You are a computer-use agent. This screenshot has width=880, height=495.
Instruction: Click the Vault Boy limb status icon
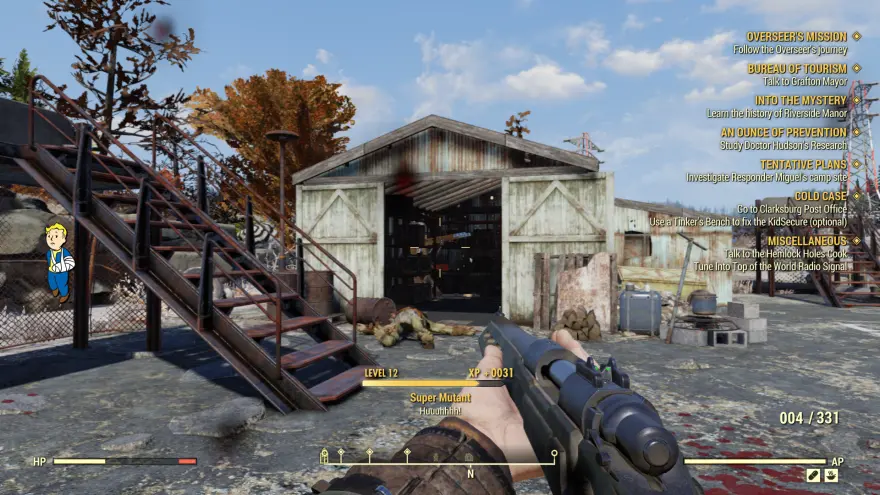point(58,262)
